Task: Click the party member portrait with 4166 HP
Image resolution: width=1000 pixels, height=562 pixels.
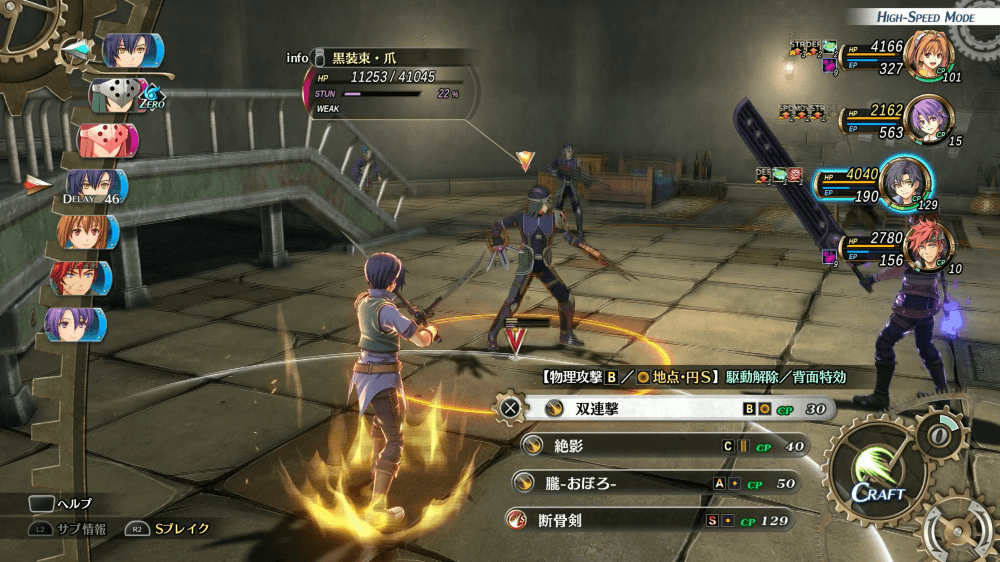Action: [930, 56]
